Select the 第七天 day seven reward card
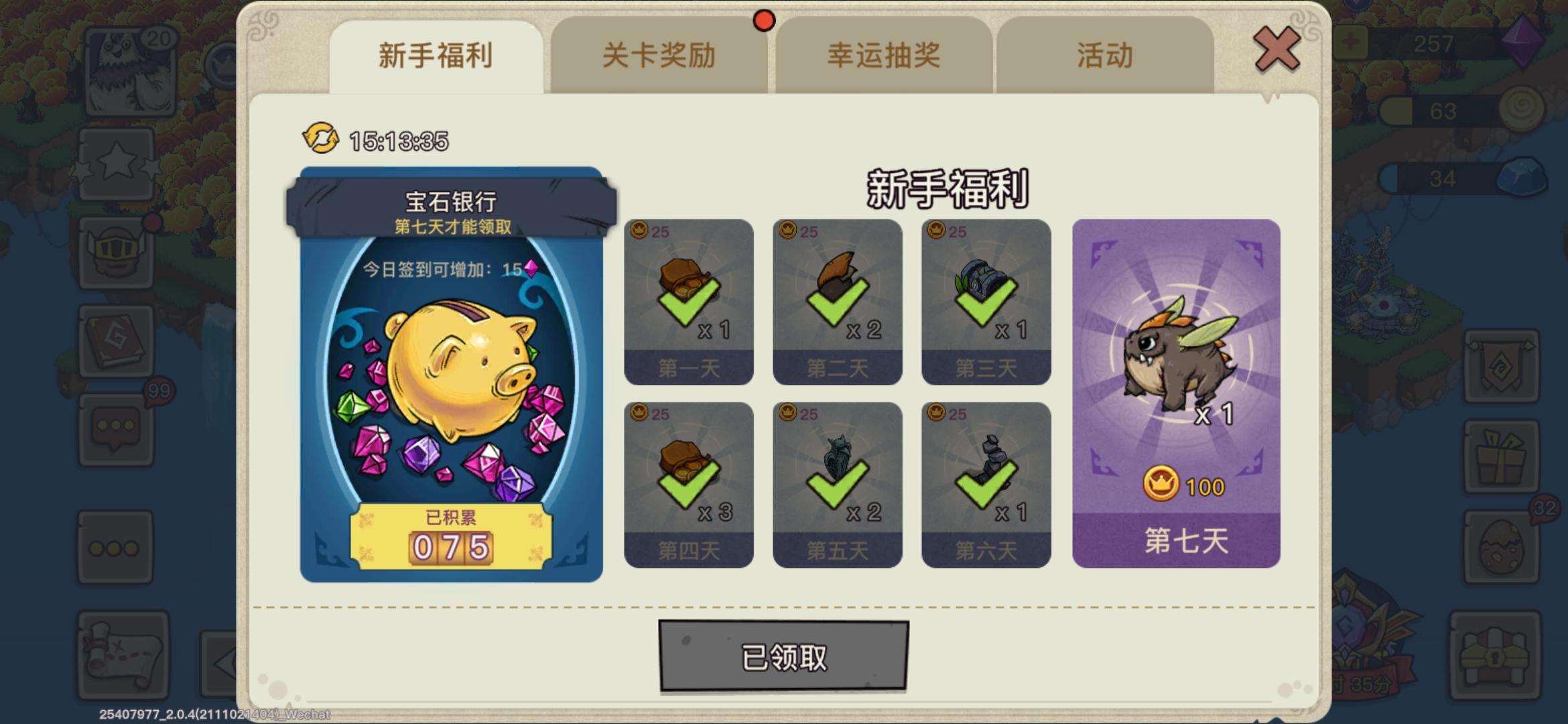Image resolution: width=1568 pixels, height=724 pixels. point(1177,396)
